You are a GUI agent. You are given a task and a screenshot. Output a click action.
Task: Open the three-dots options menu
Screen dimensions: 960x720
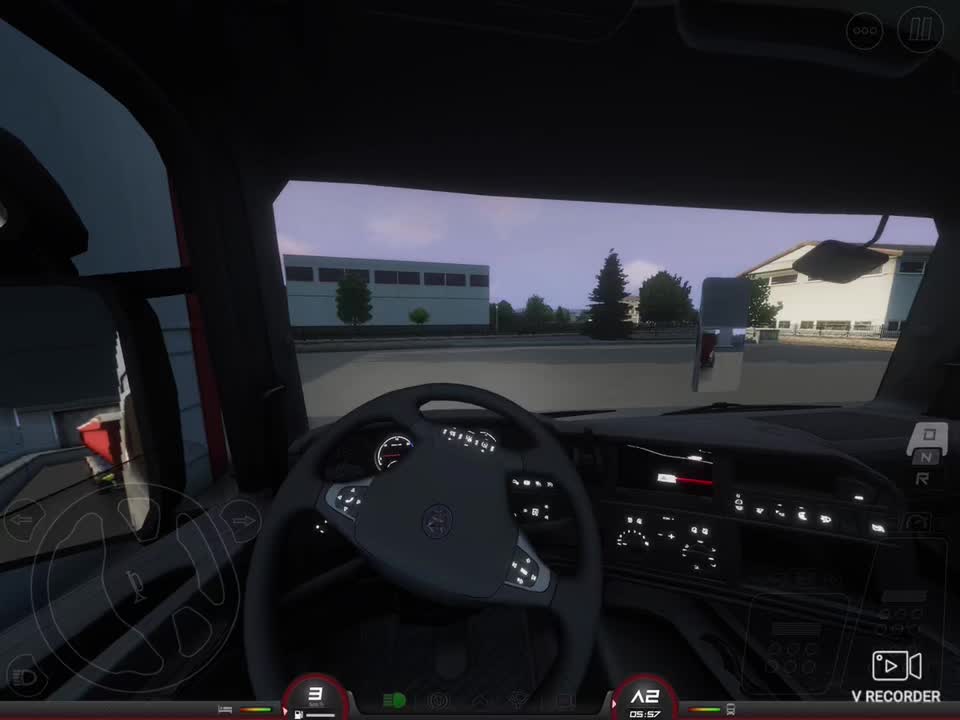coord(865,31)
